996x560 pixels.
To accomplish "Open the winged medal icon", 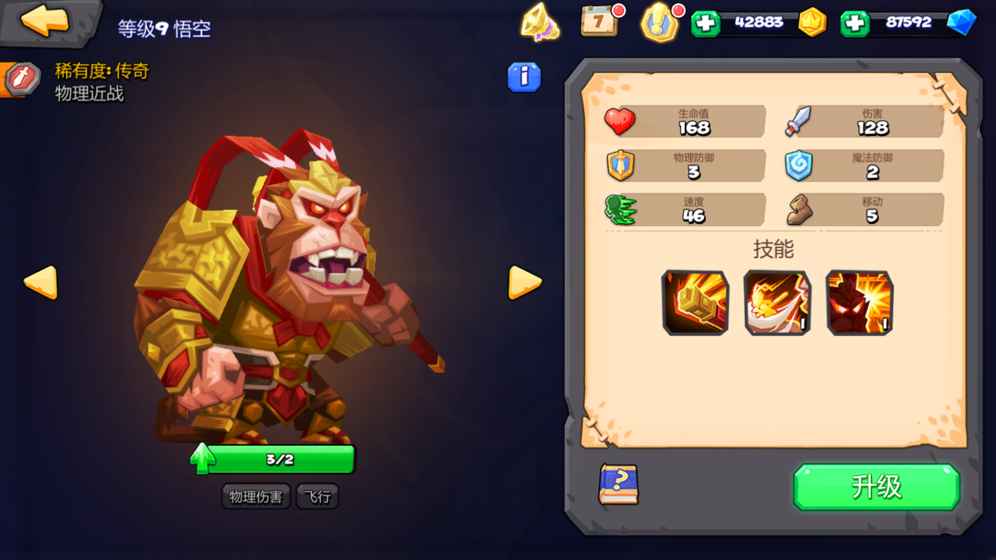I will pos(660,22).
